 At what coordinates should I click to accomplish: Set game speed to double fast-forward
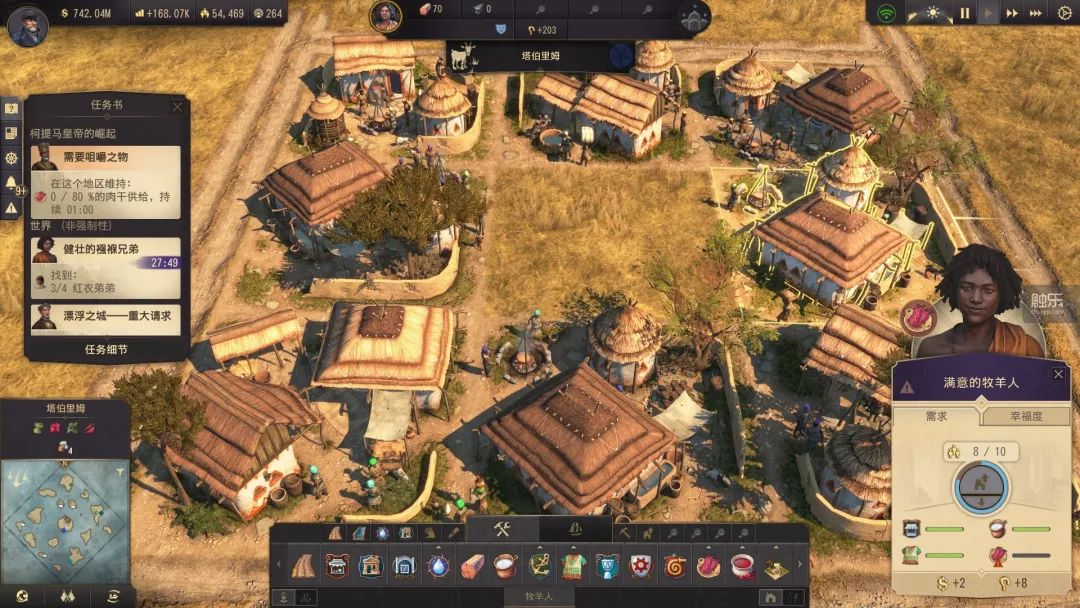(x=1012, y=14)
